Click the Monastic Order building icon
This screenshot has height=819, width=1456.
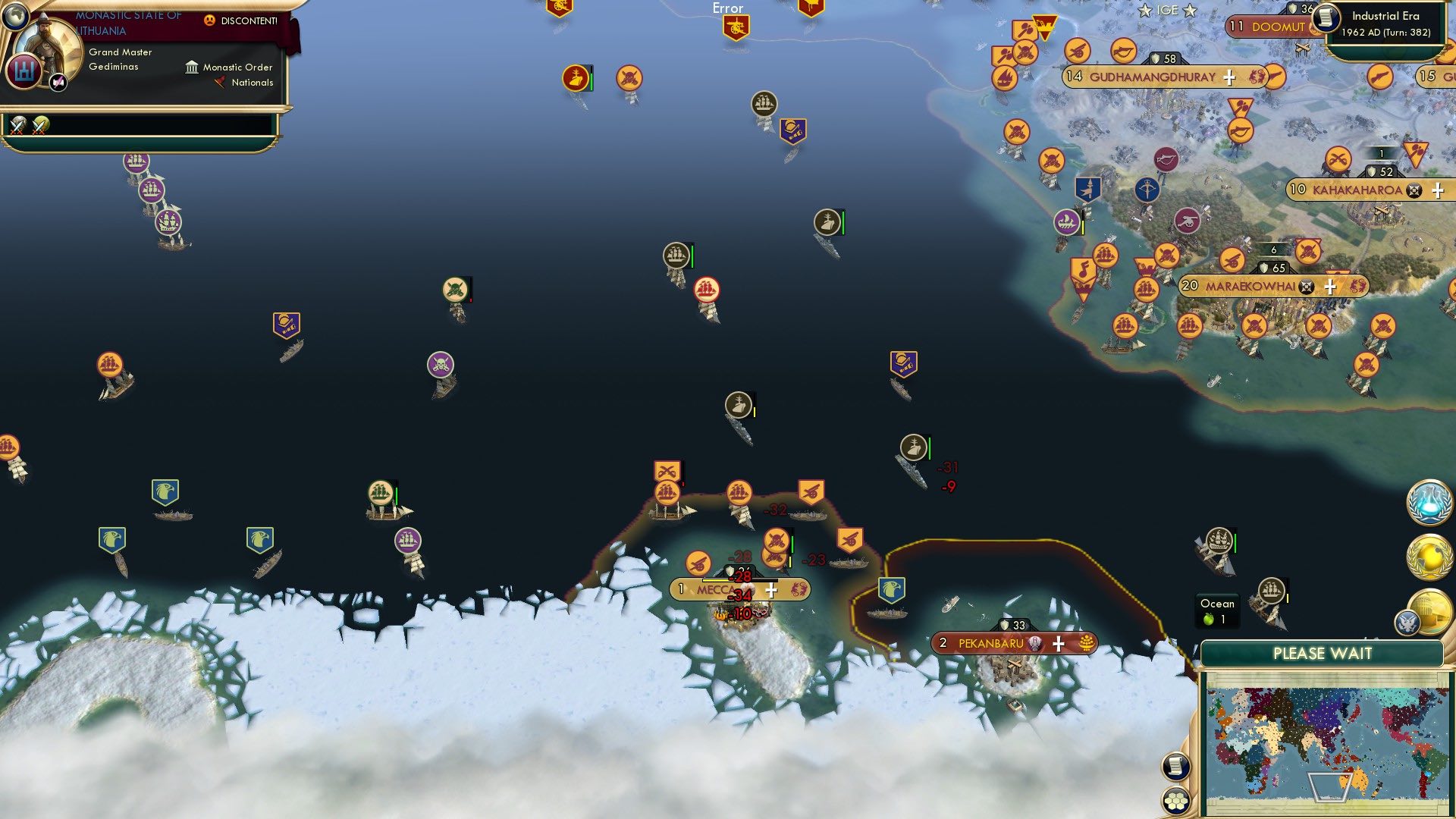coord(192,67)
